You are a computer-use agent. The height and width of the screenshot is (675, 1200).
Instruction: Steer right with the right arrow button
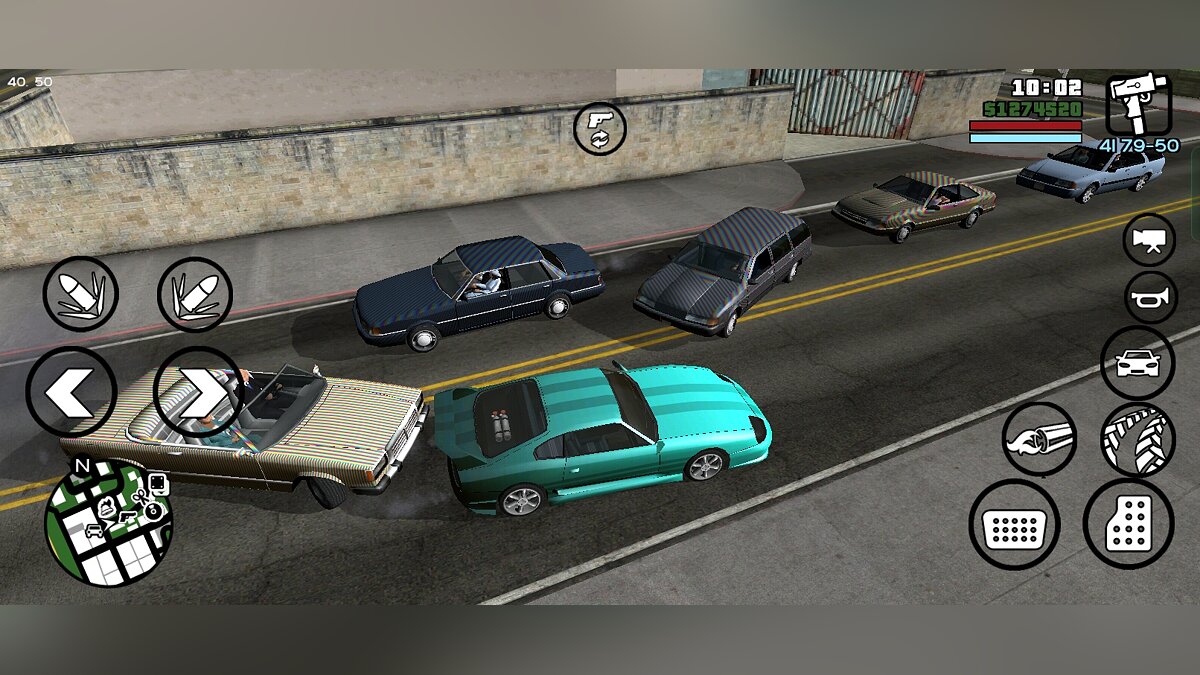coord(199,391)
